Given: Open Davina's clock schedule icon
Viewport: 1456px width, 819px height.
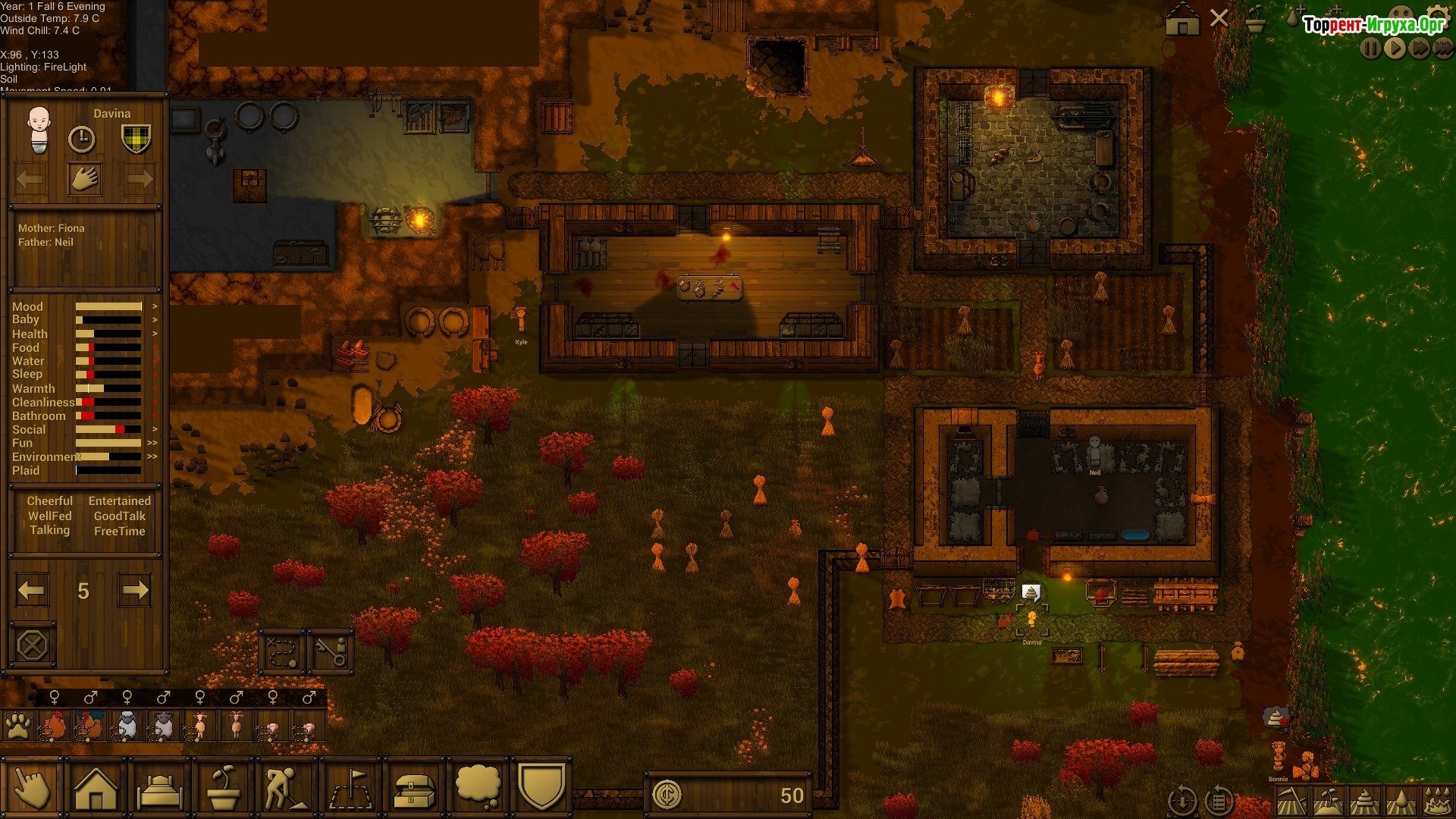Looking at the screenshot, I should [82, 139].
